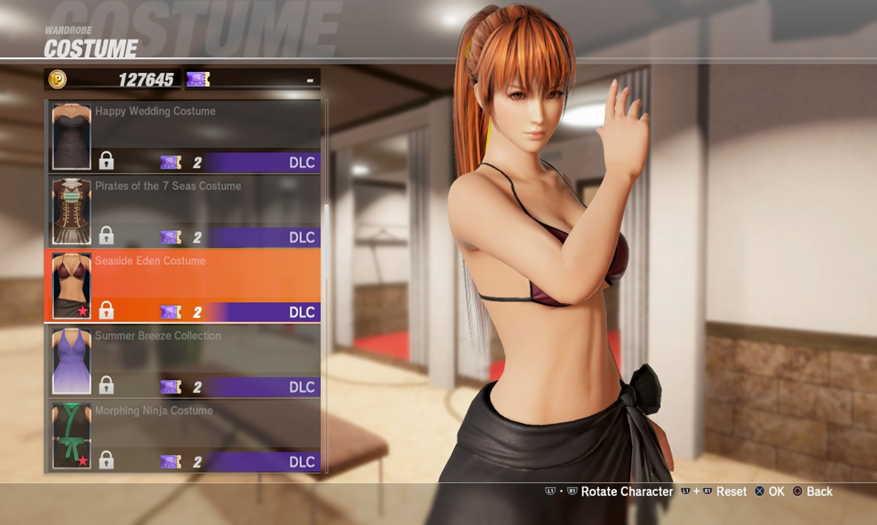Screen dimensions: 877x525
Task: Click the Seaside Eden bikini thumbnail
Action: (x=71, y=286)
